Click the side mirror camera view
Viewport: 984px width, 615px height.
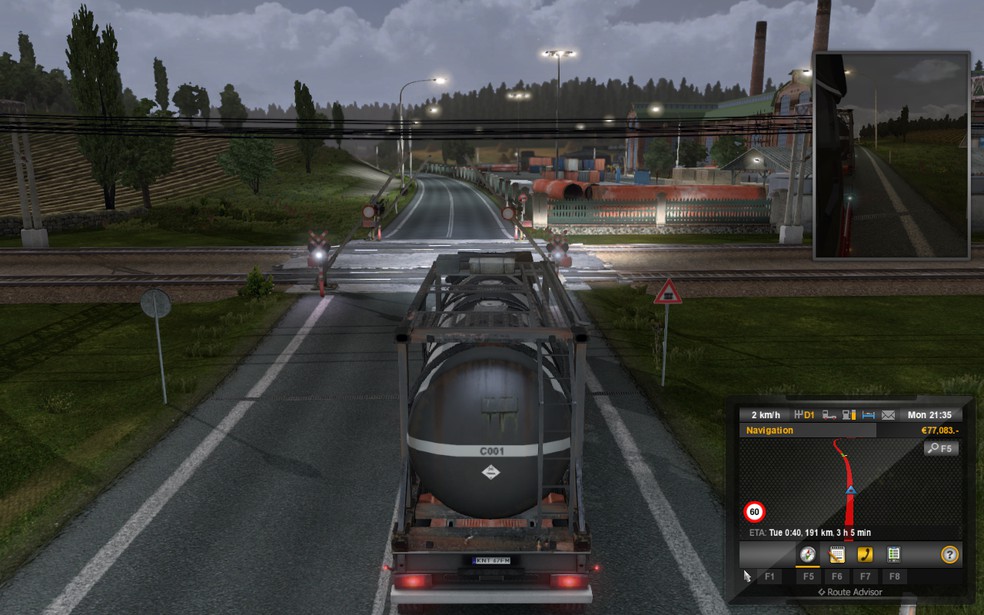point(891,155)
